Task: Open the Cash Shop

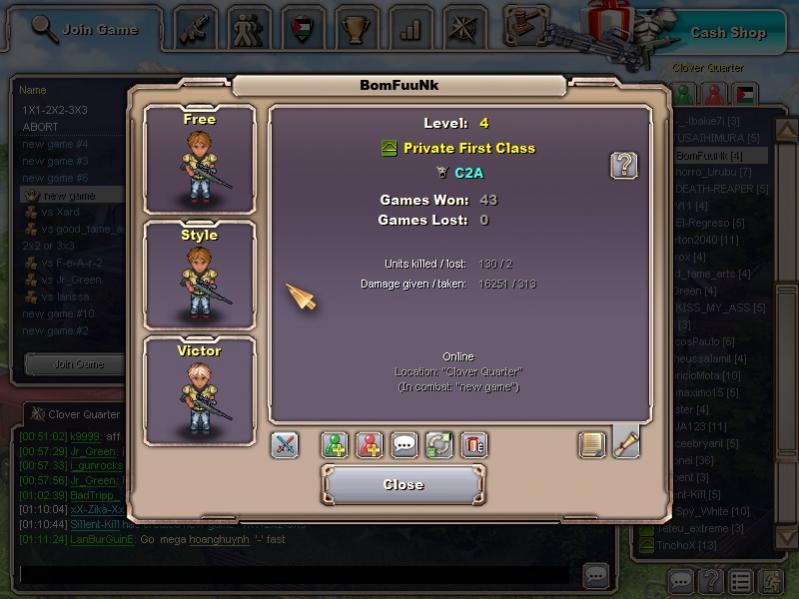Action: 728,33
